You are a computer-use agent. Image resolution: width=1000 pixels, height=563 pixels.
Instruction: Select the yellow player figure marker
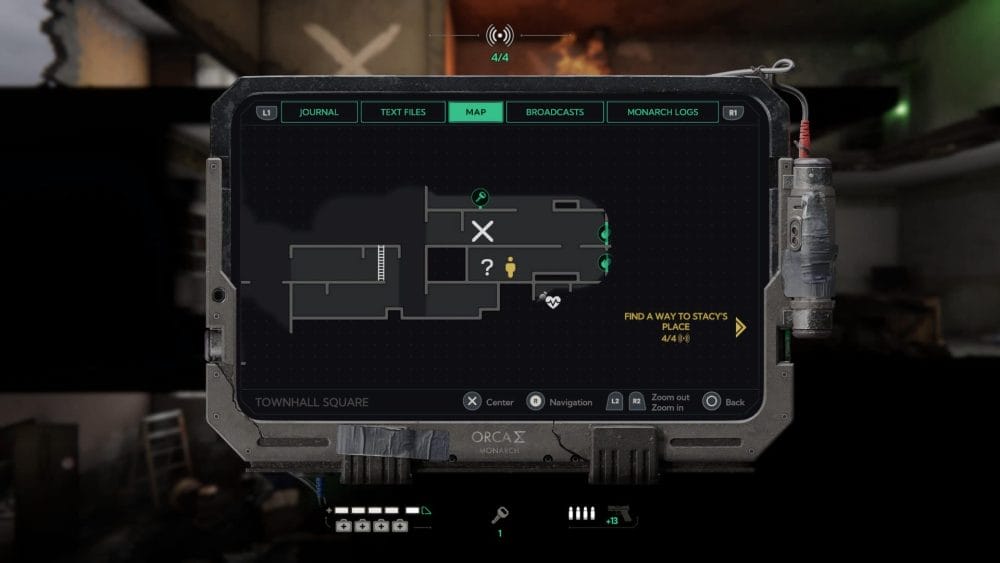pyautogui.click(x=510, y=267)
